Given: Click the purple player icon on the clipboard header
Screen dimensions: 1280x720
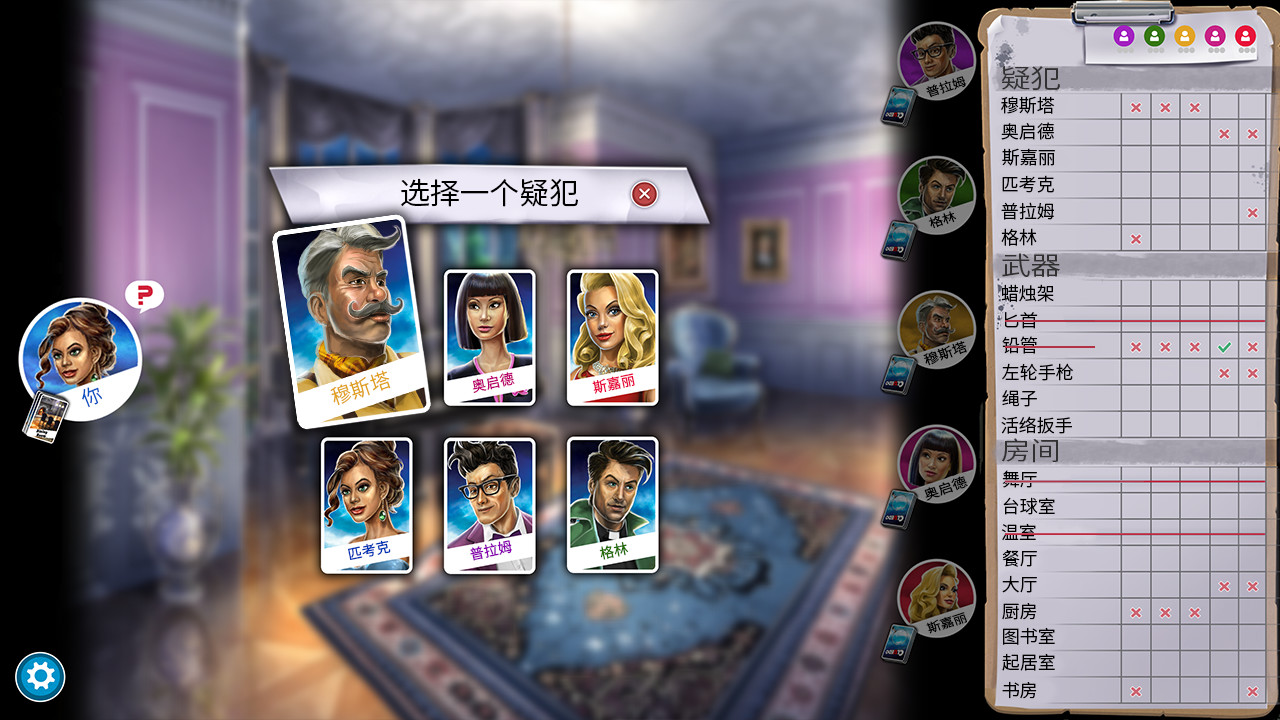Looking at the screenshot, I should coord(1124,36).
